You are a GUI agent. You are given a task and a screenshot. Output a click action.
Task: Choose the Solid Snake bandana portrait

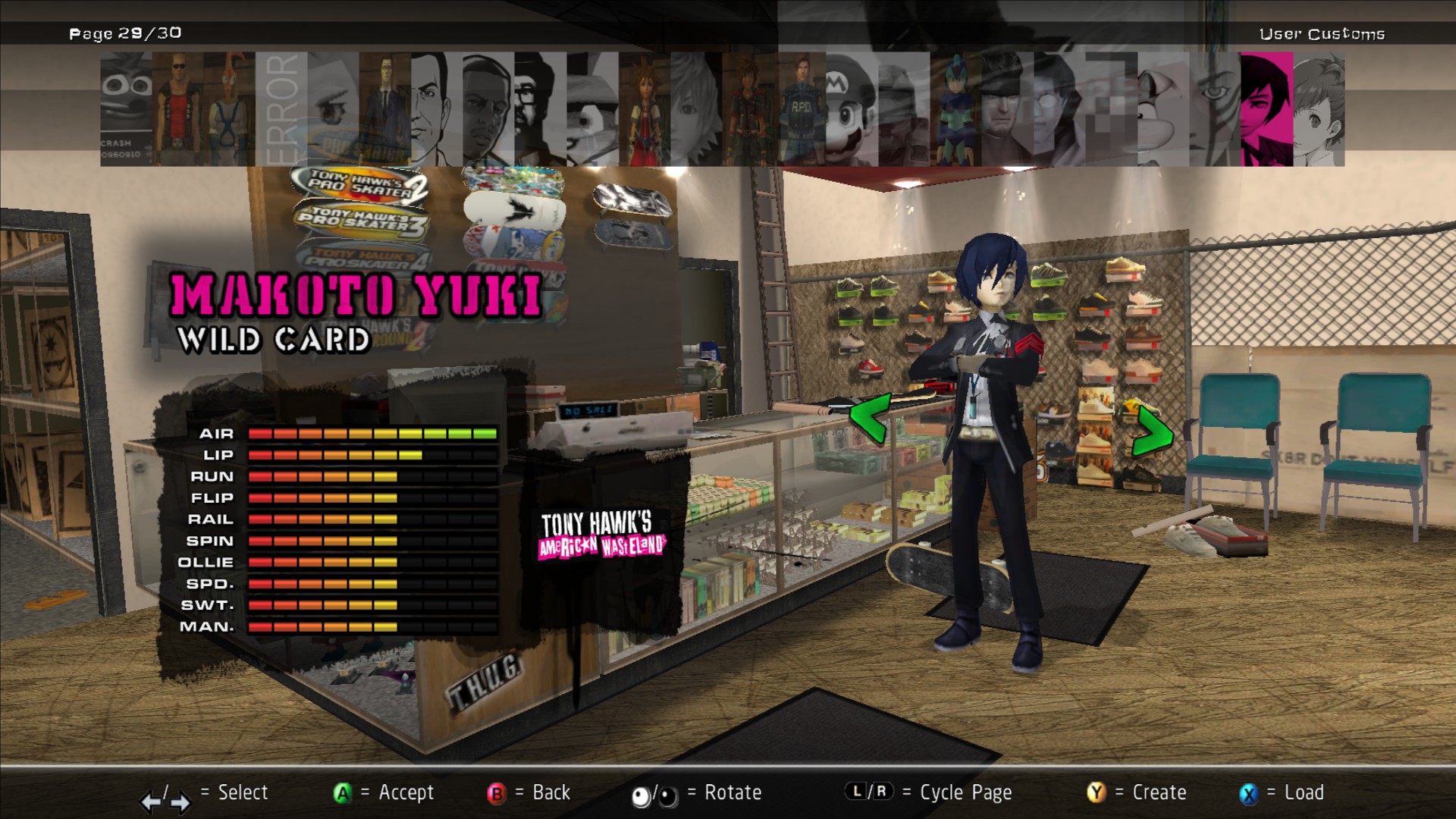tap(1007, 109)
